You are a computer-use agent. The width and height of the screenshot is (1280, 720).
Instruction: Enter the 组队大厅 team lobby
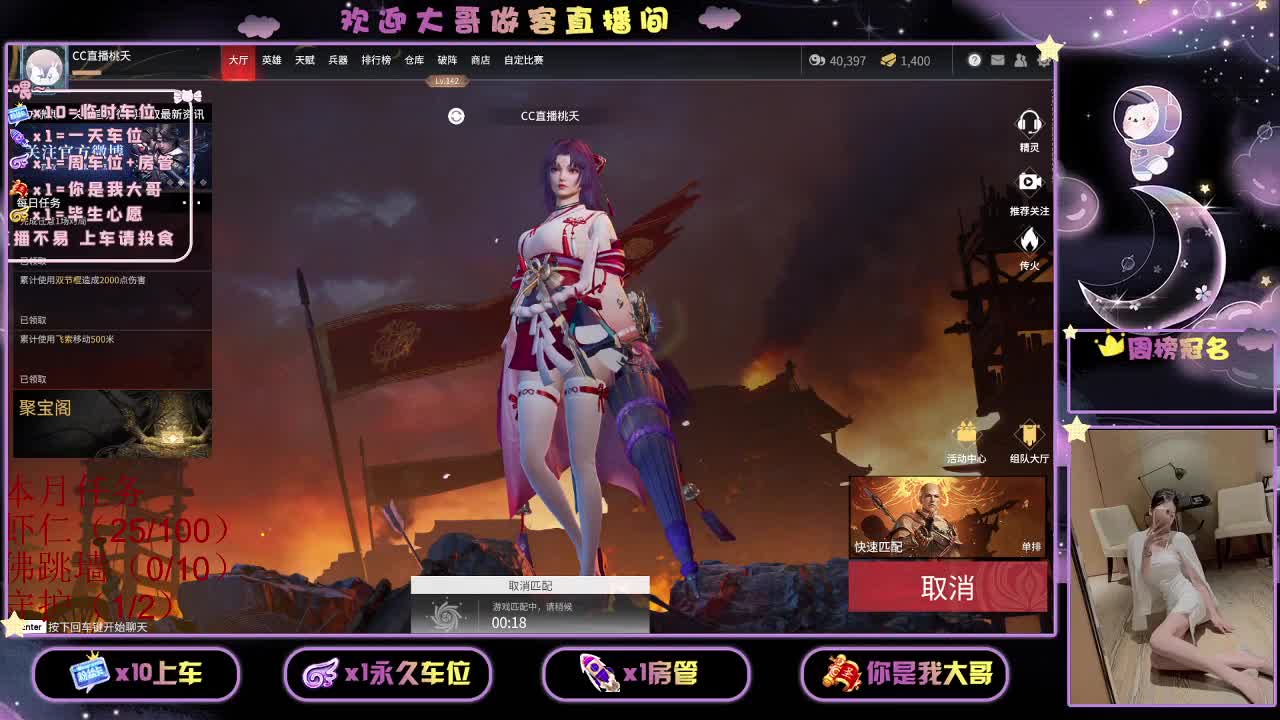click(x=1029, y=434)
